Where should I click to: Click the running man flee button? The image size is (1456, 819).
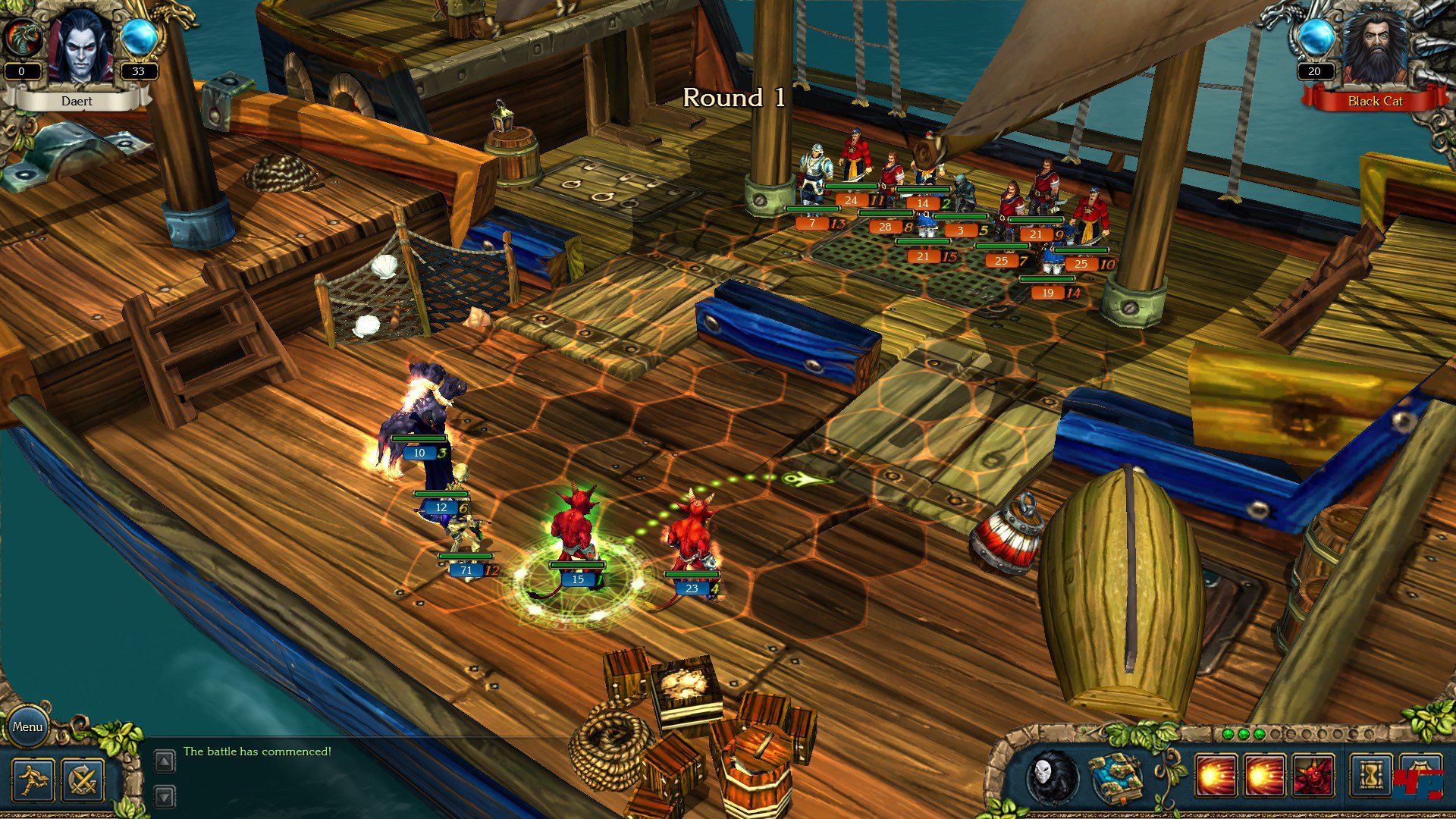(x=33, y=780)
